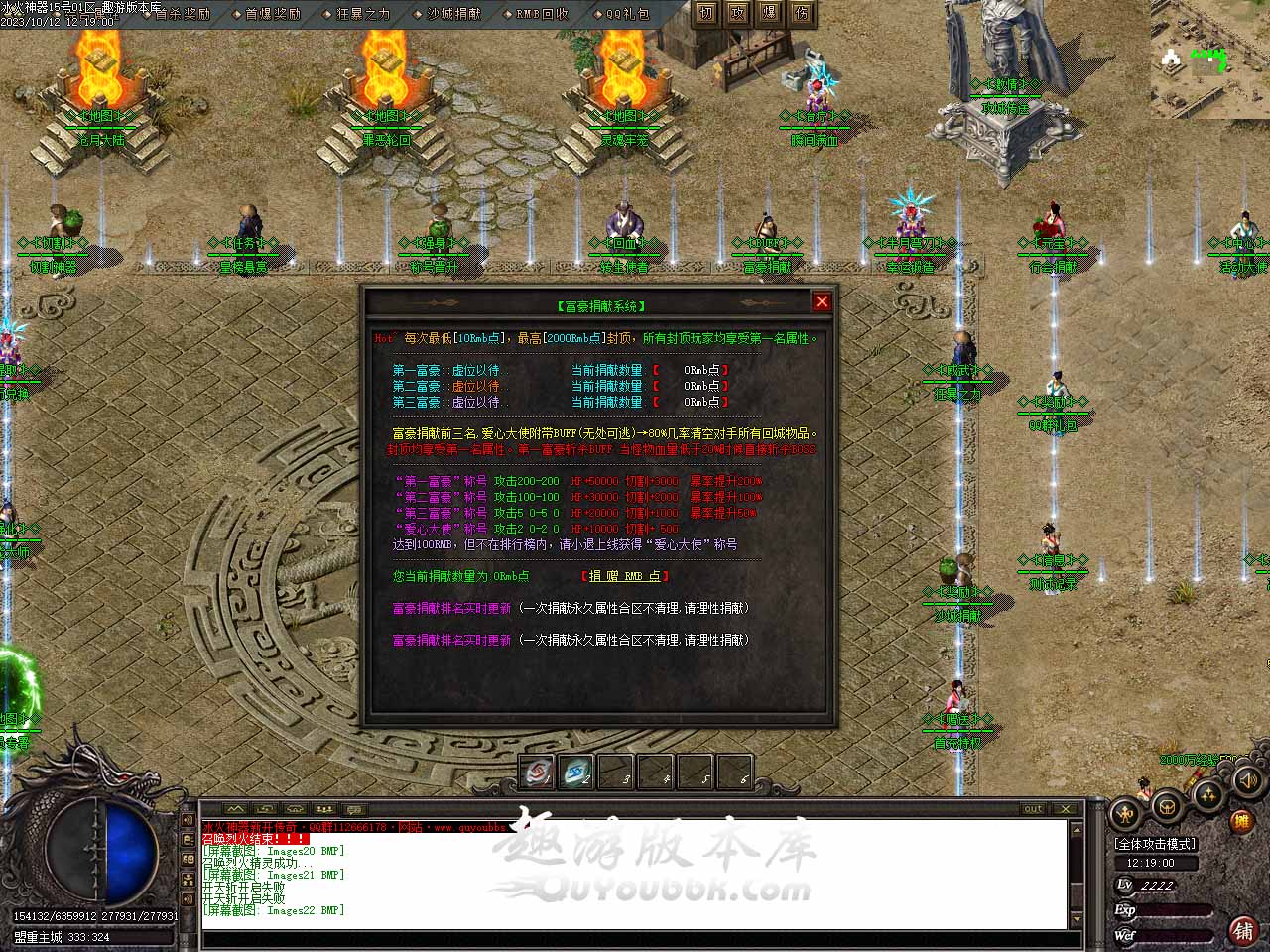This screenshot has width=1270, height=952.
Task: Click the 切 button in top bar
Action: 706,14
